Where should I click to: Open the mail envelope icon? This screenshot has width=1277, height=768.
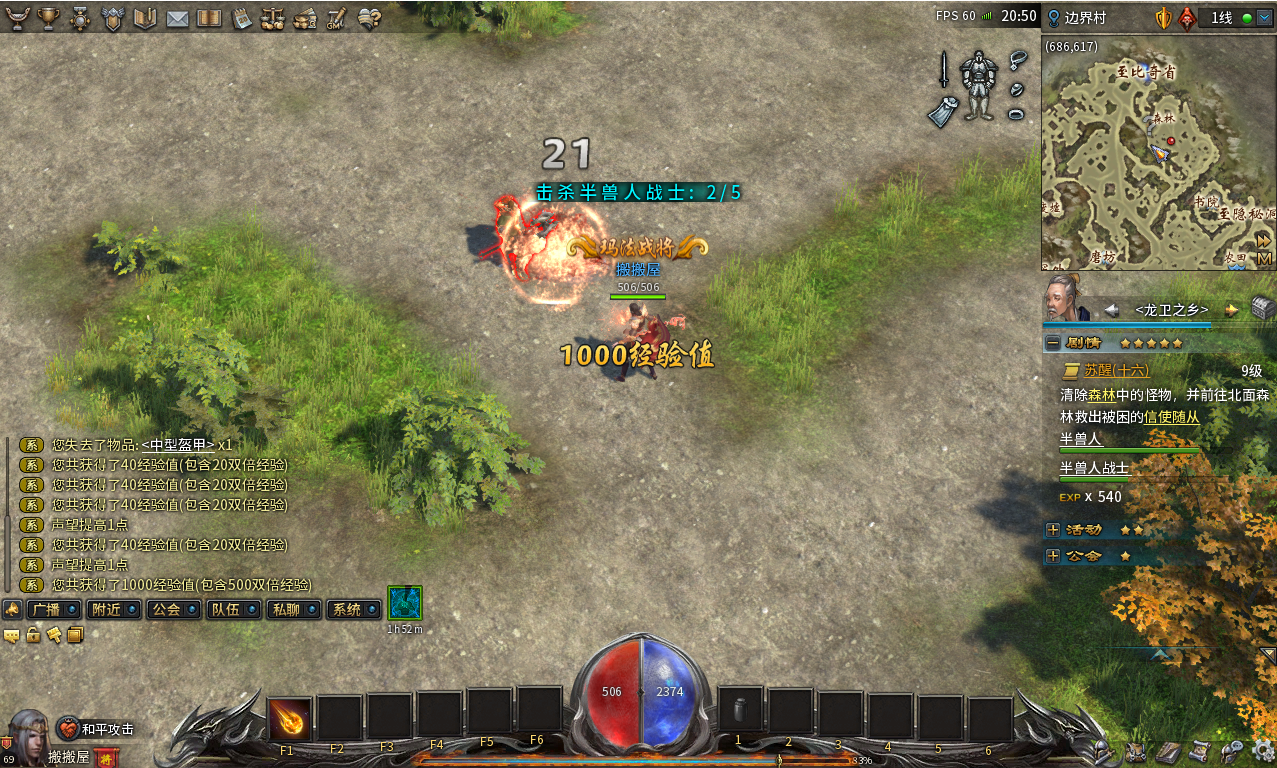pyautogui.click(x=177, y=18)
